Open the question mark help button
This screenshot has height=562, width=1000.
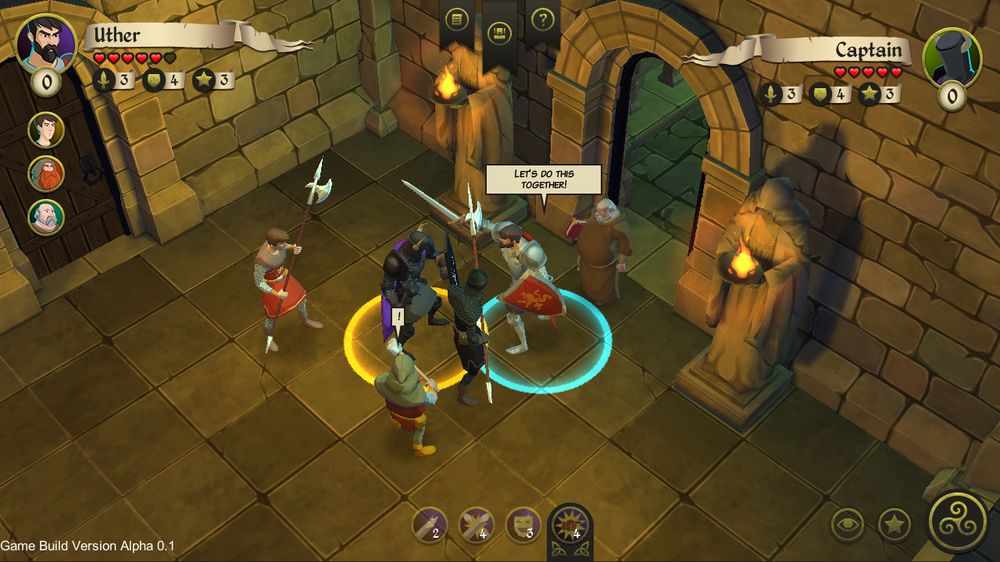[543, 19]
